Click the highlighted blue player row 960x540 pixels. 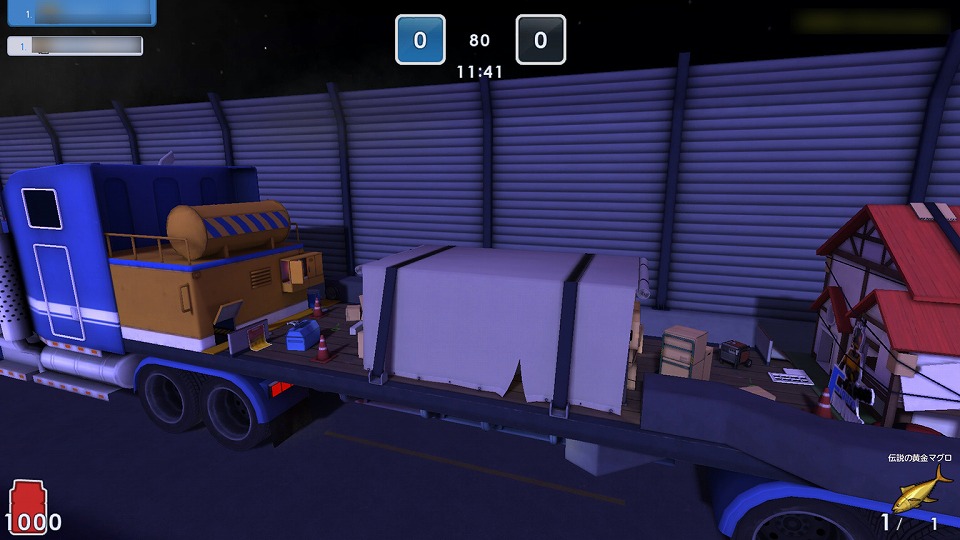pos(81,13)
